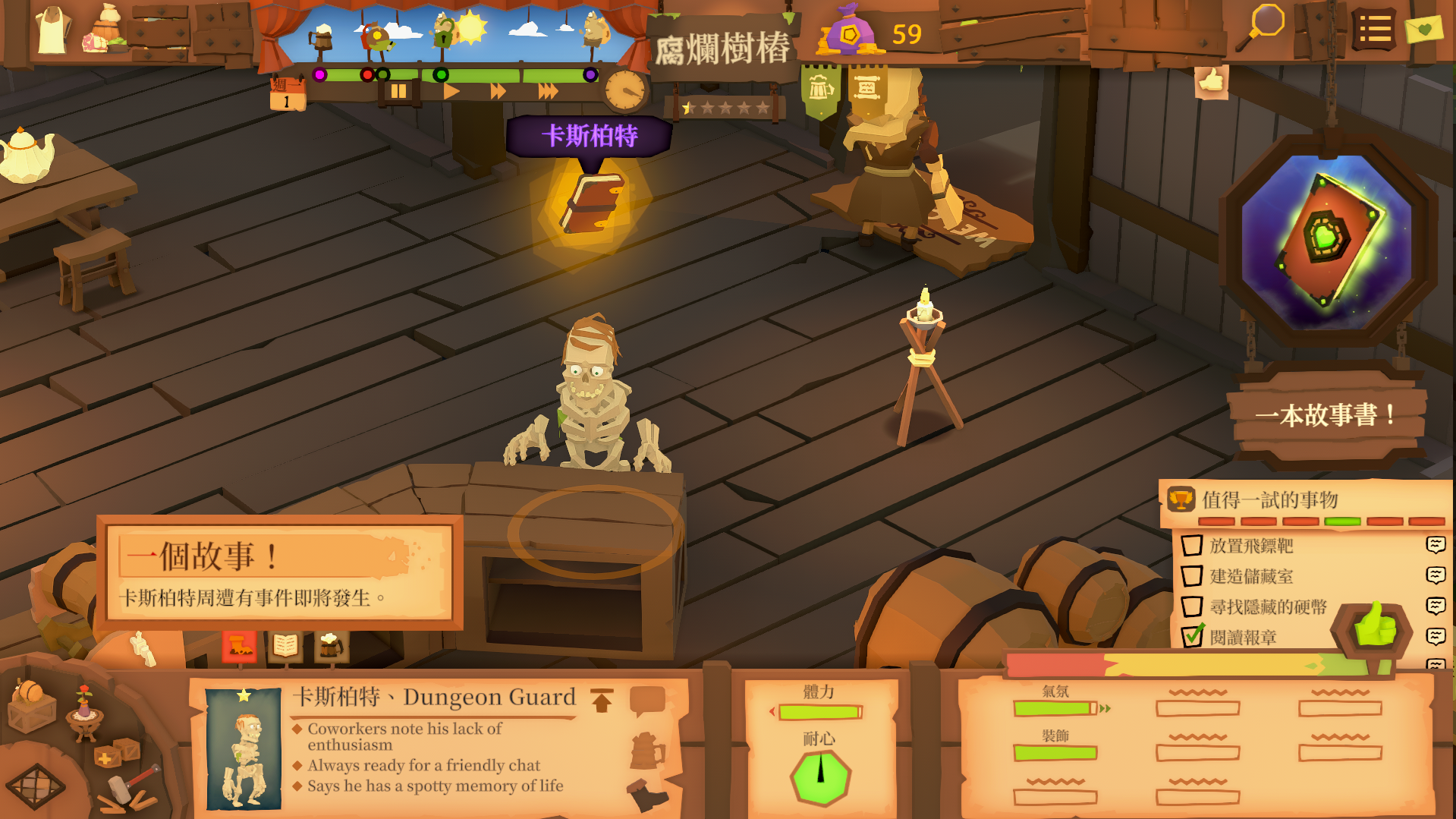
Task: Pause the game with the pause button
Action: pyautogui.click(x=398, y=92)
